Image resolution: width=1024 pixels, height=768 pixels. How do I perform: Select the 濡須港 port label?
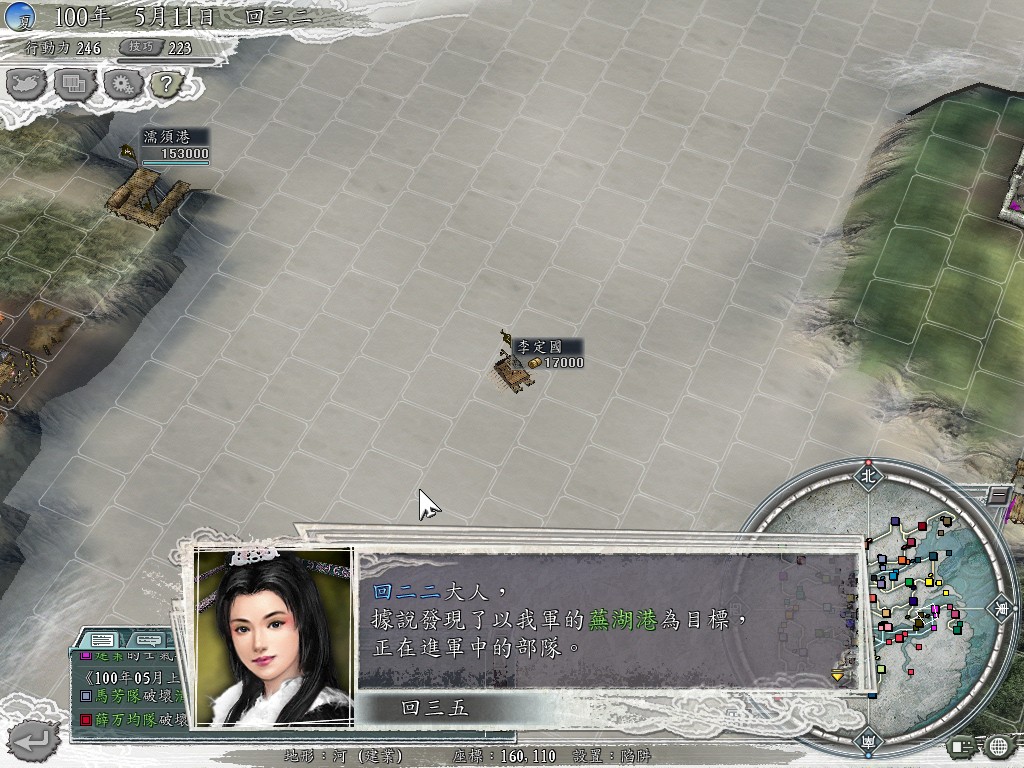[166, 137]
